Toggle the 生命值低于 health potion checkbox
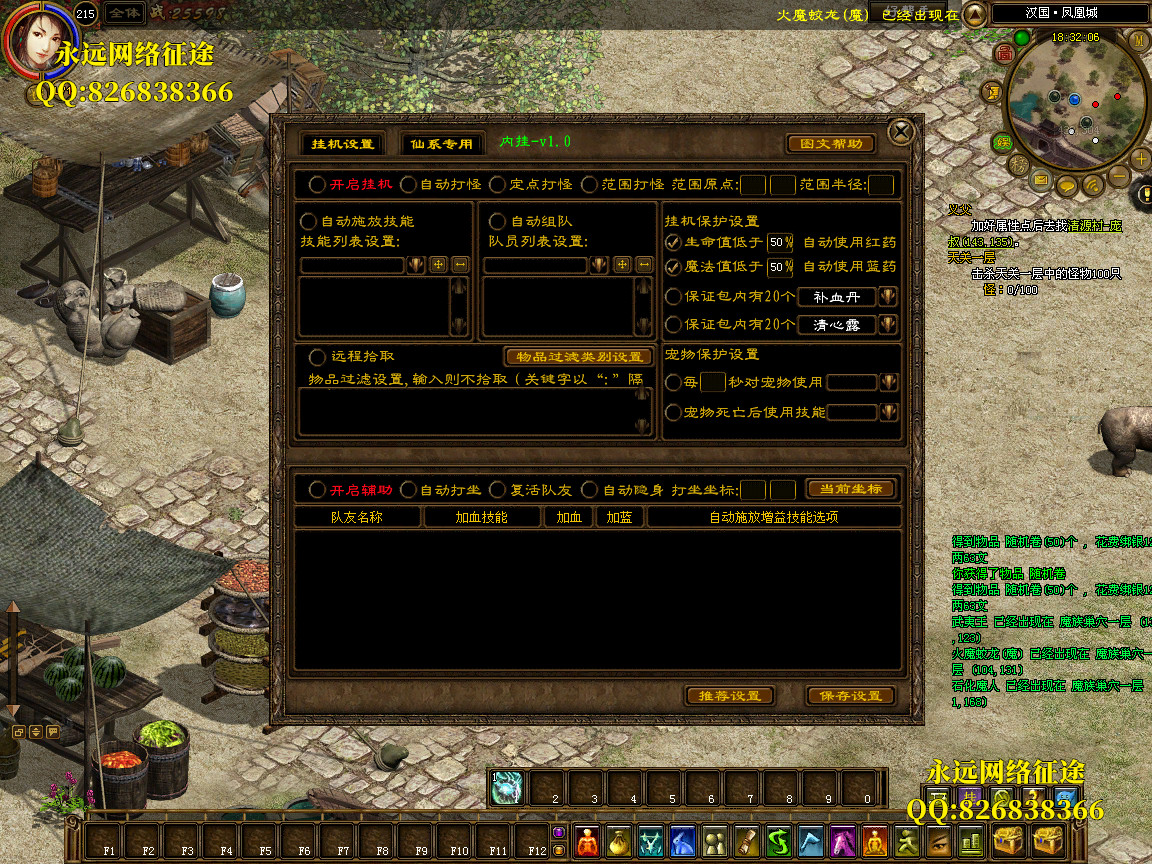The image size is (1152, 864). point(673,242)
